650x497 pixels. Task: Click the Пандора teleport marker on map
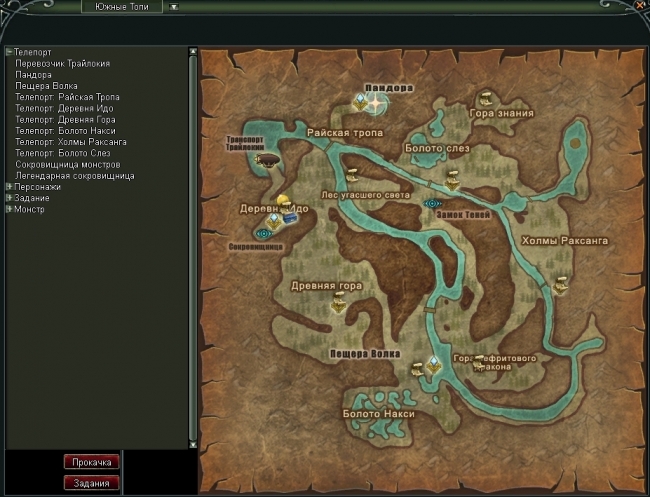tap(375, 102)
